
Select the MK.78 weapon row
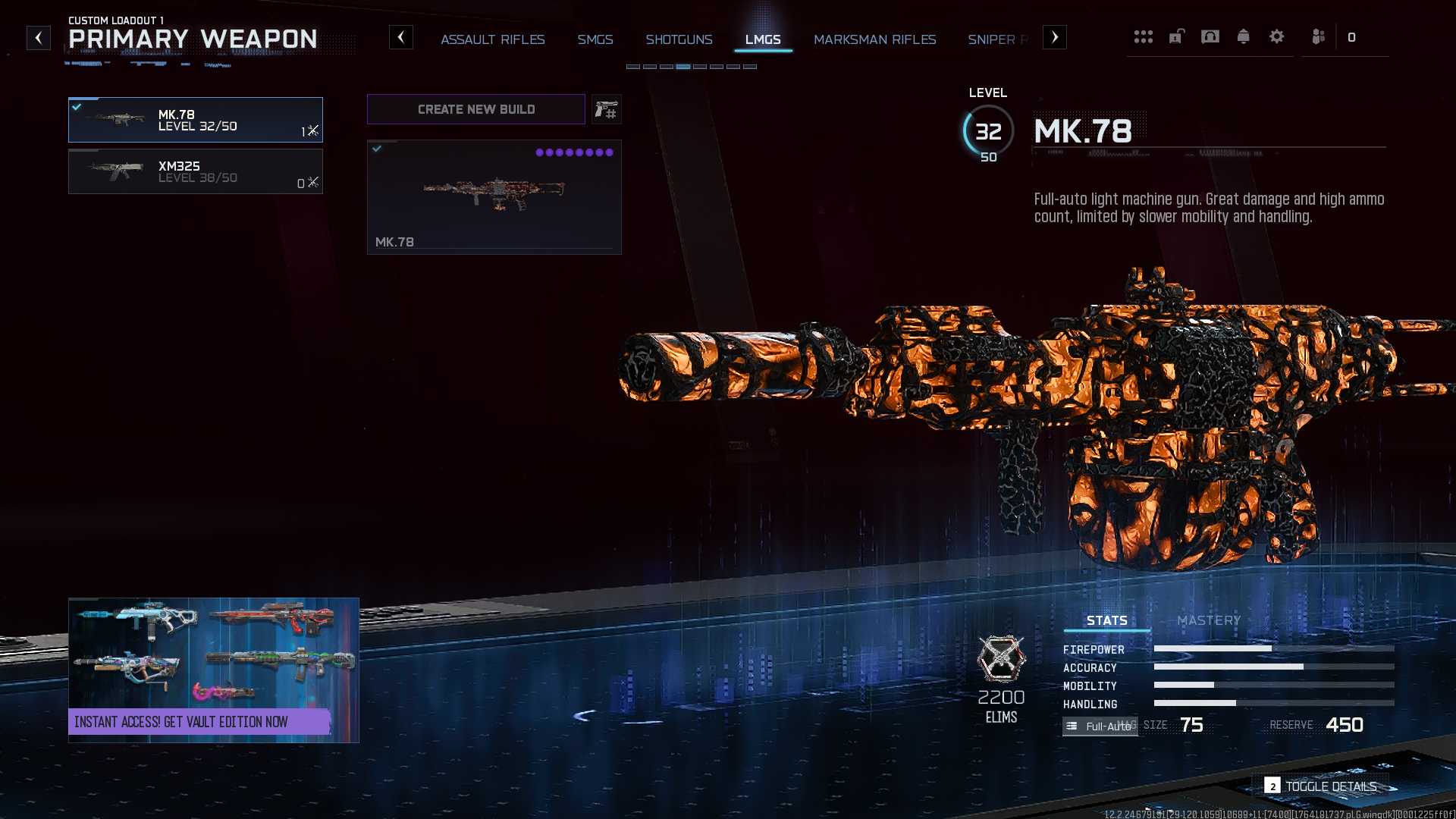(x=196, y=120)
